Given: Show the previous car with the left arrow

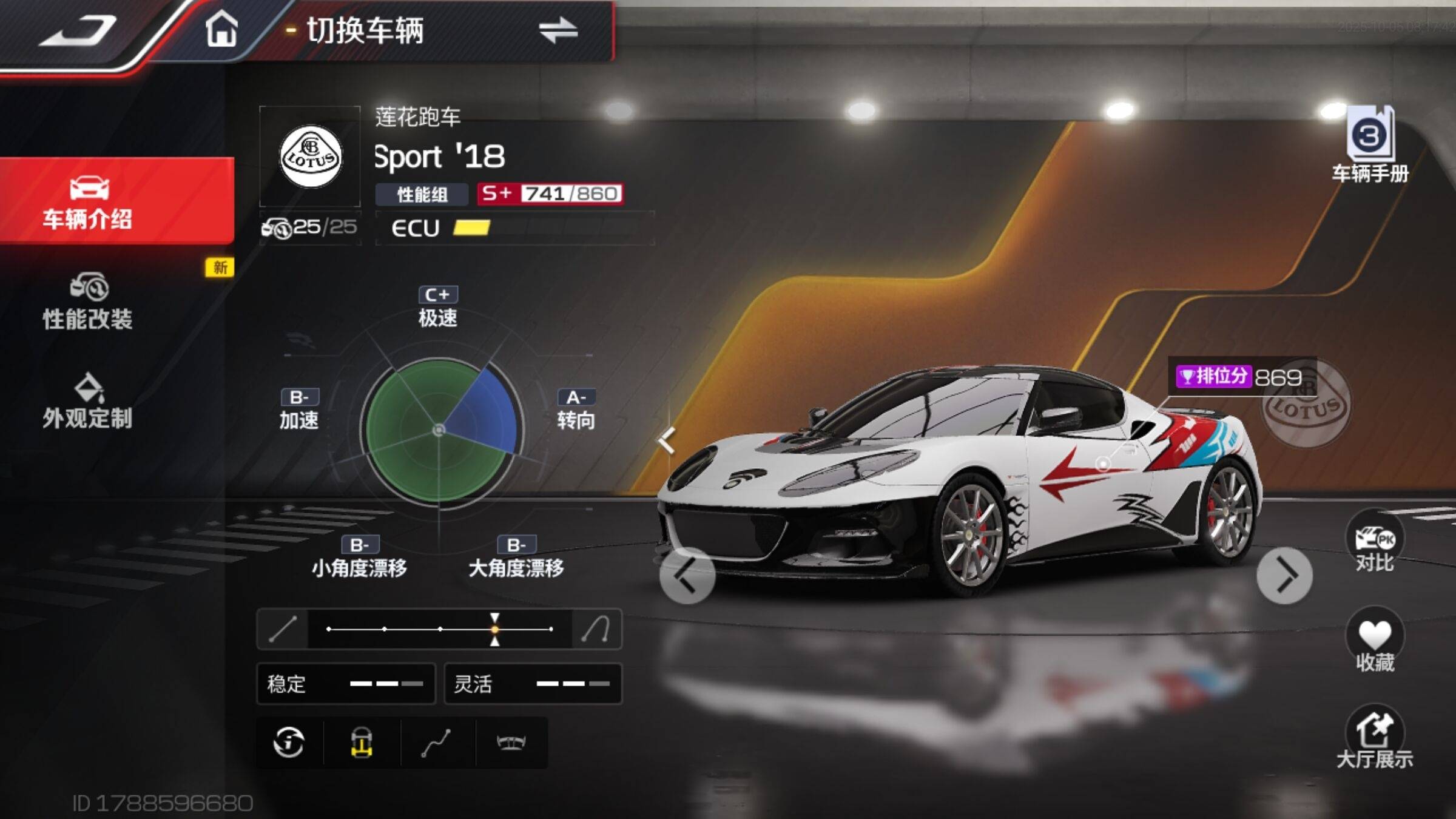Looking at the screenshot, I should pos(687,576).
